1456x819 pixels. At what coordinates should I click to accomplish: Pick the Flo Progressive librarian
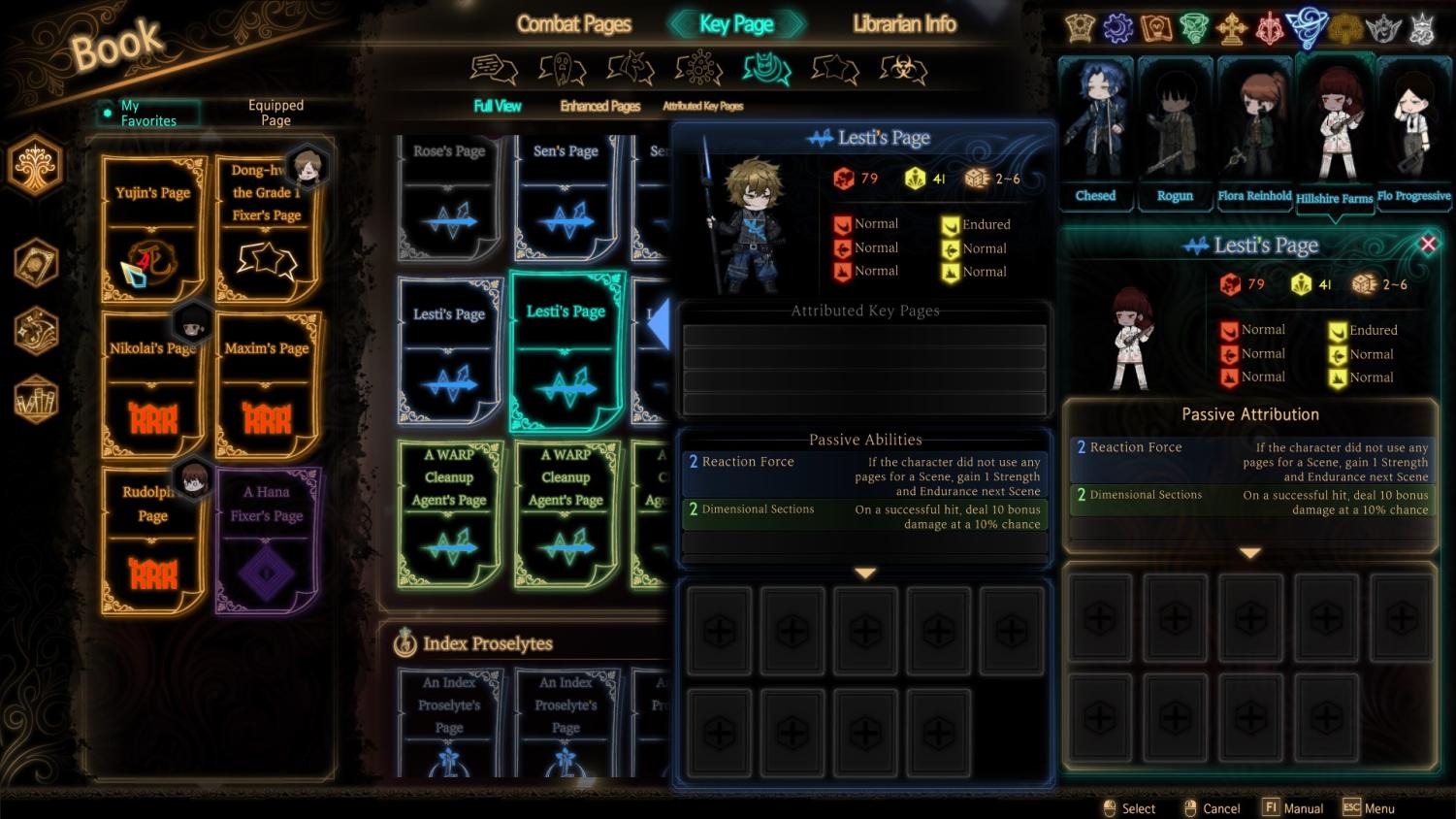(x=1413, y=131)
